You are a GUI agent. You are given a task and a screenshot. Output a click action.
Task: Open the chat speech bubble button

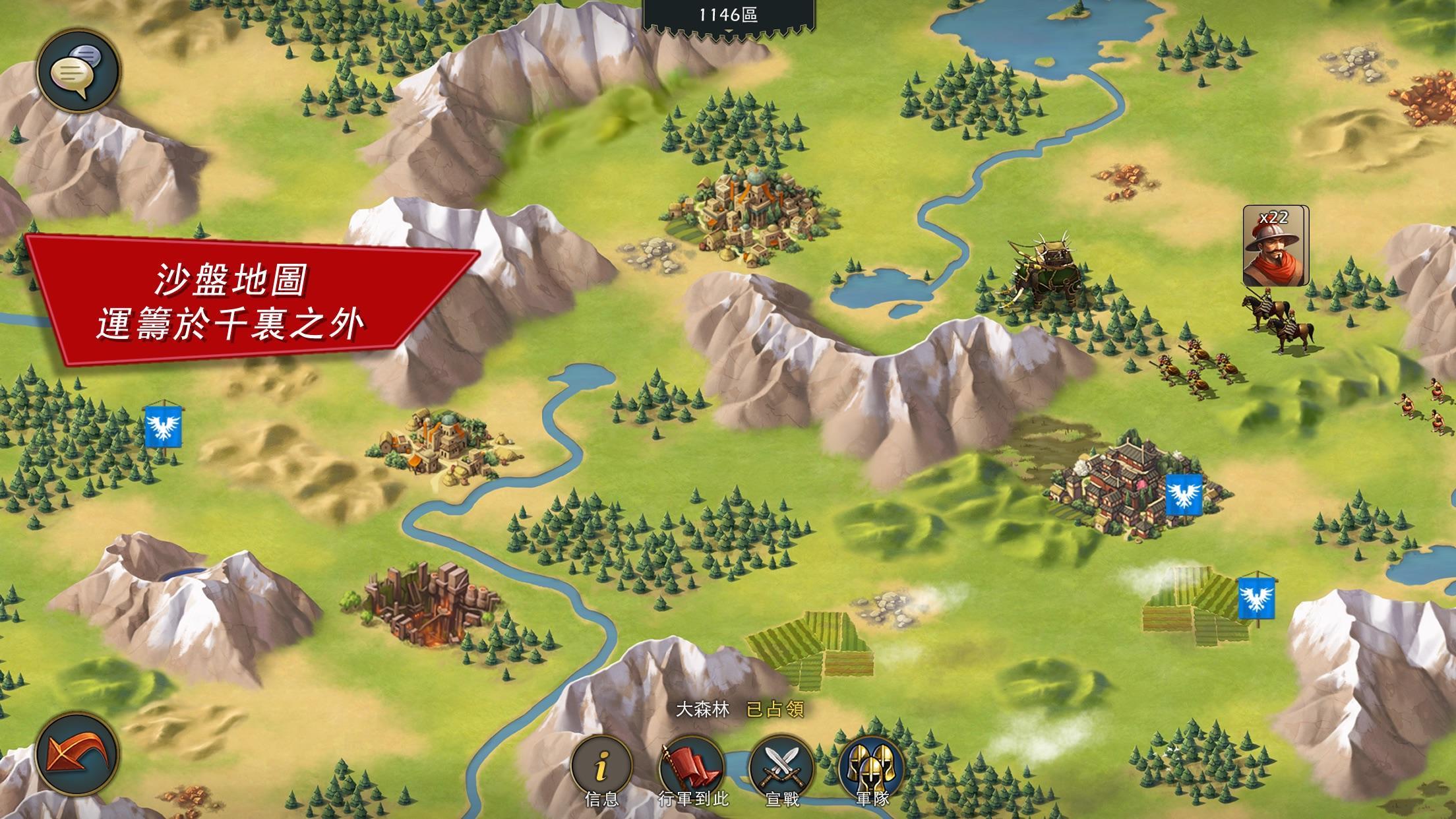(77, 71)
